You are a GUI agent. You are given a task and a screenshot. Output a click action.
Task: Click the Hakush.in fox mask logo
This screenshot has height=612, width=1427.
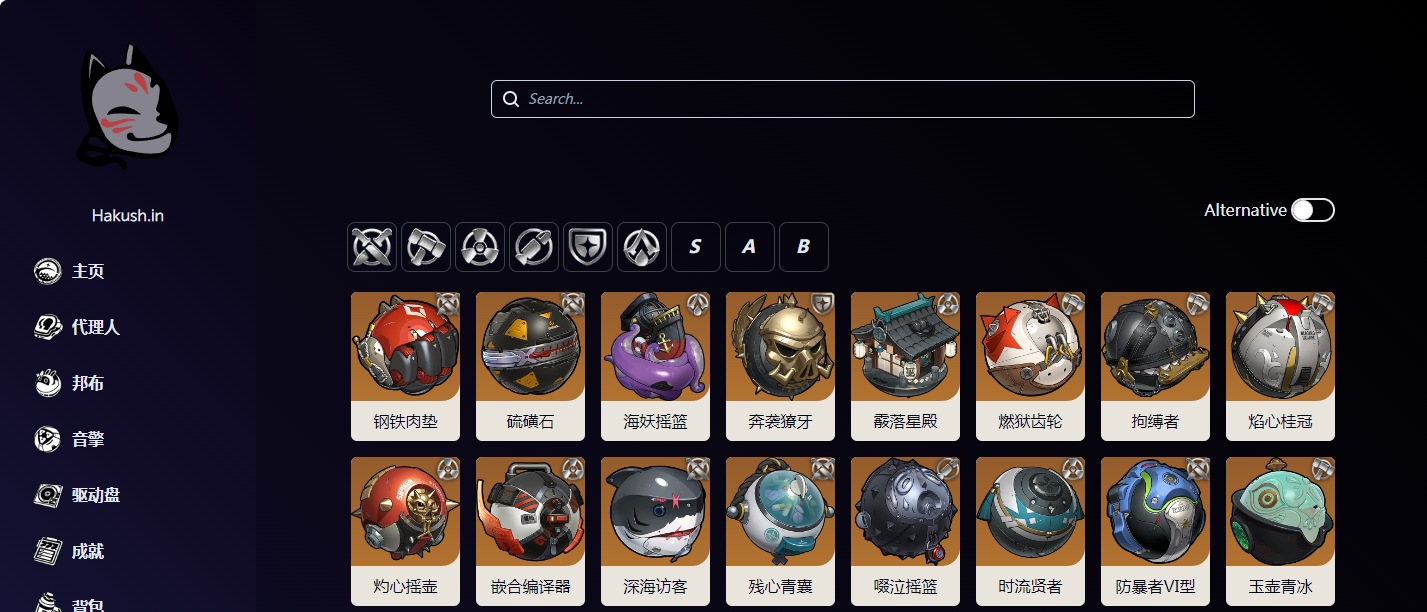[128, 107]
